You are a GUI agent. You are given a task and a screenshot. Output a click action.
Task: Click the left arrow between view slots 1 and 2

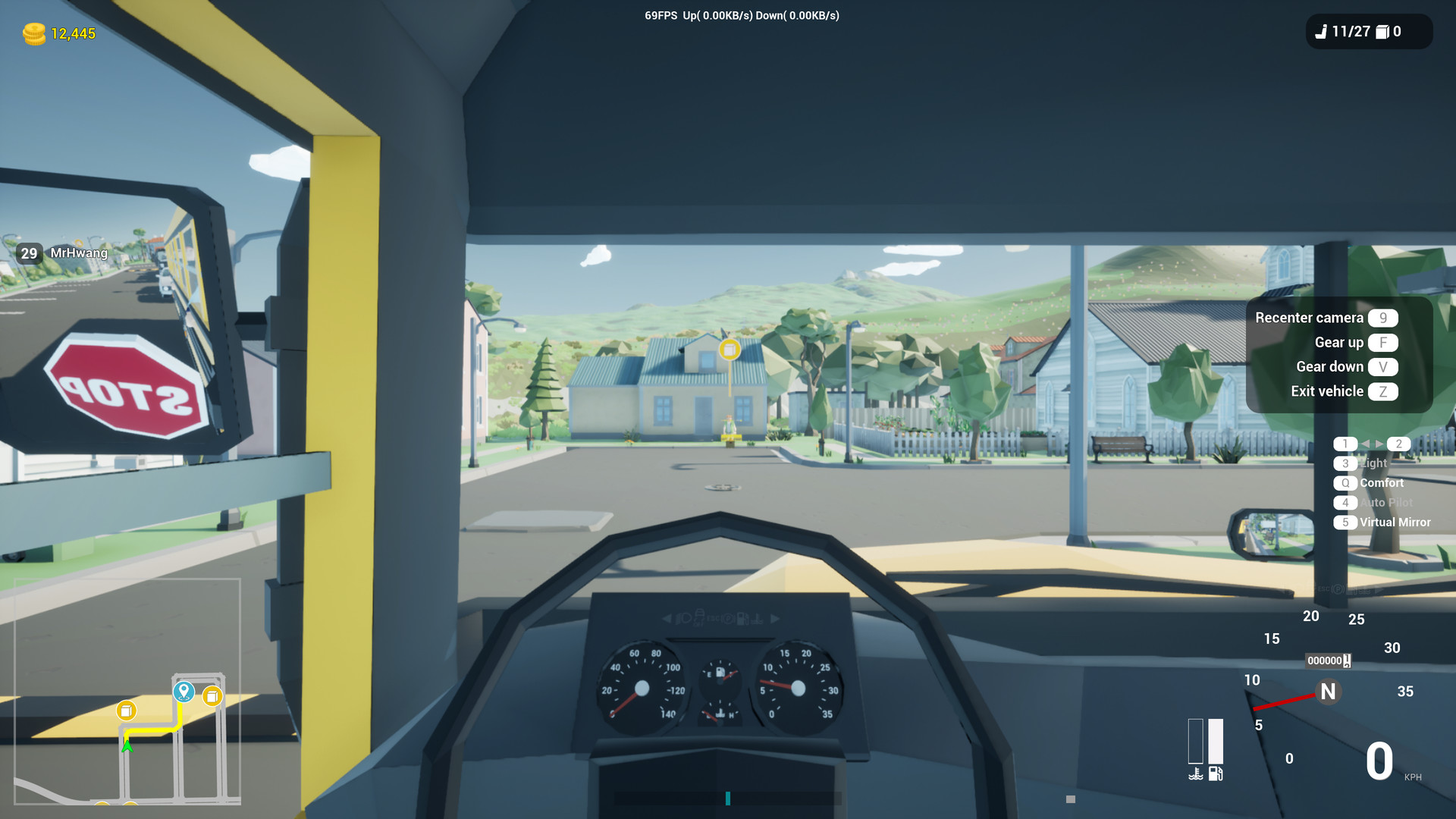tap(1364, 443)
